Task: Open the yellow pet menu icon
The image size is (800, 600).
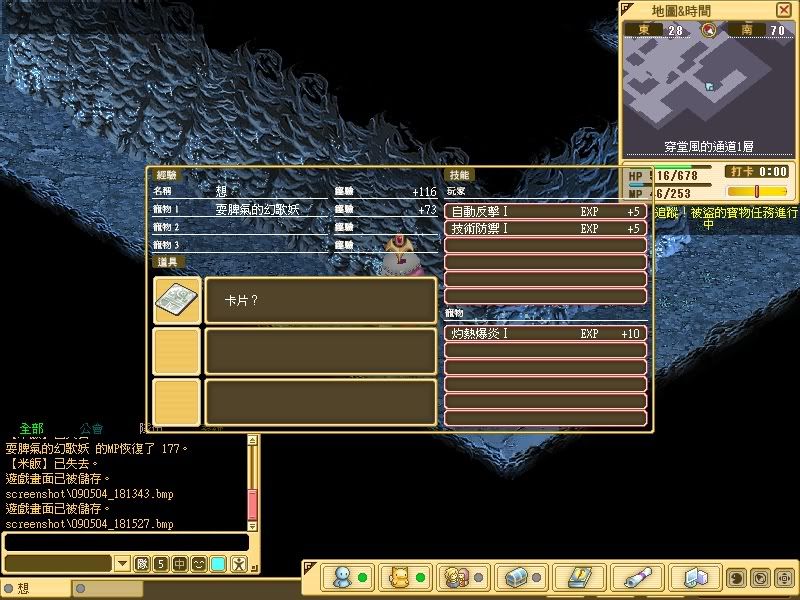Action: 400,578
